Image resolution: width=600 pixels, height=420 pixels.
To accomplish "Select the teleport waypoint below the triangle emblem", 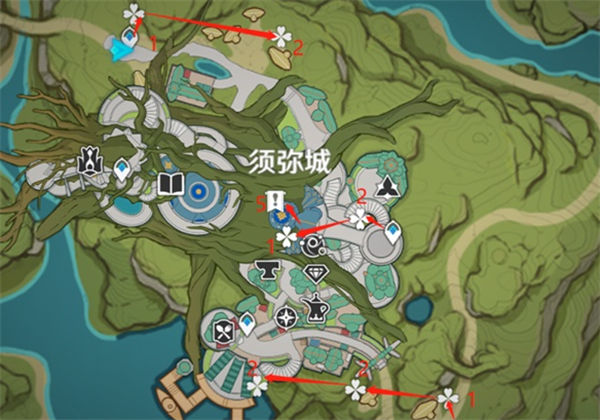I will pos(393,232).
